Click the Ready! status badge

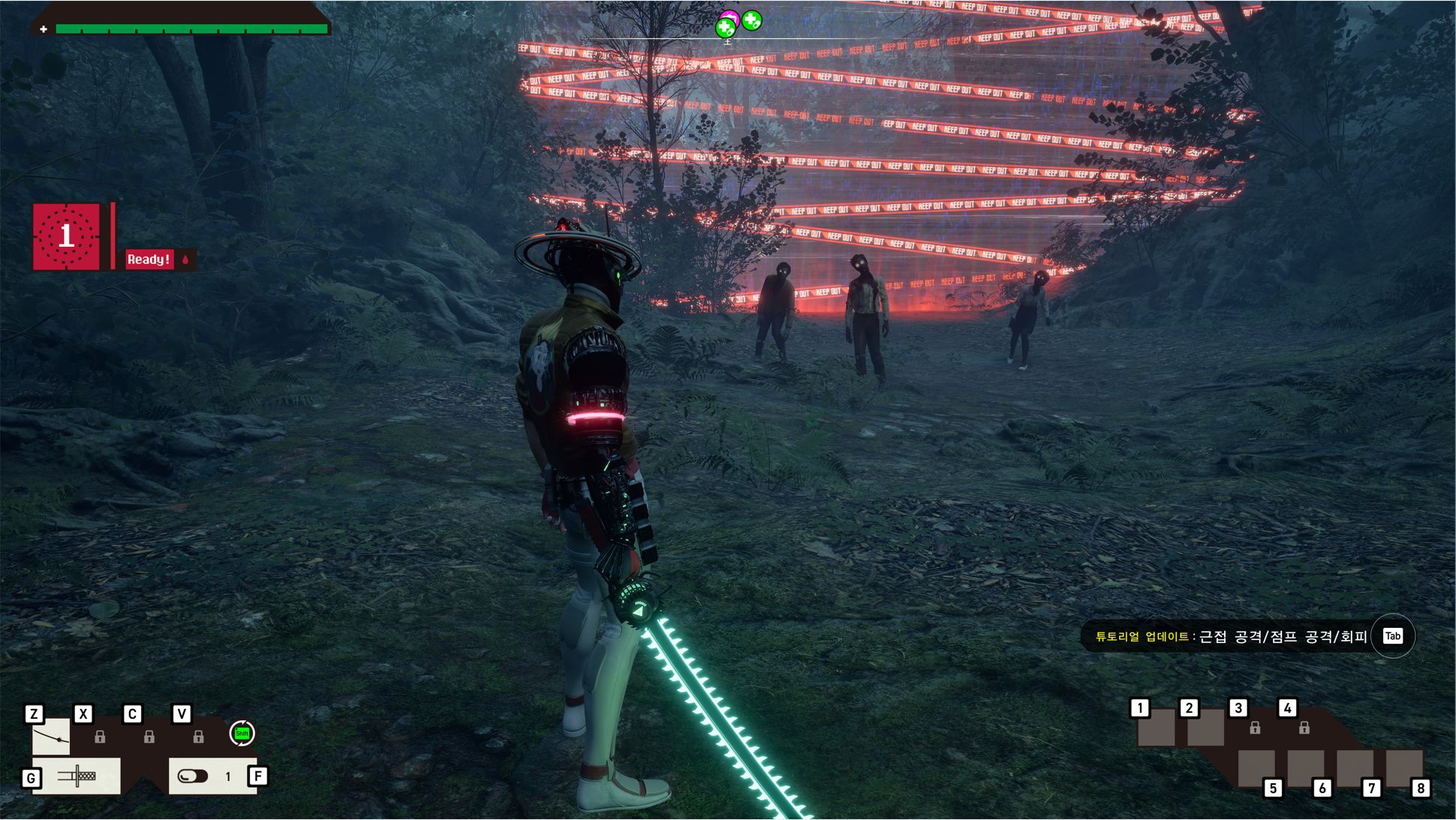click(149, 260)
